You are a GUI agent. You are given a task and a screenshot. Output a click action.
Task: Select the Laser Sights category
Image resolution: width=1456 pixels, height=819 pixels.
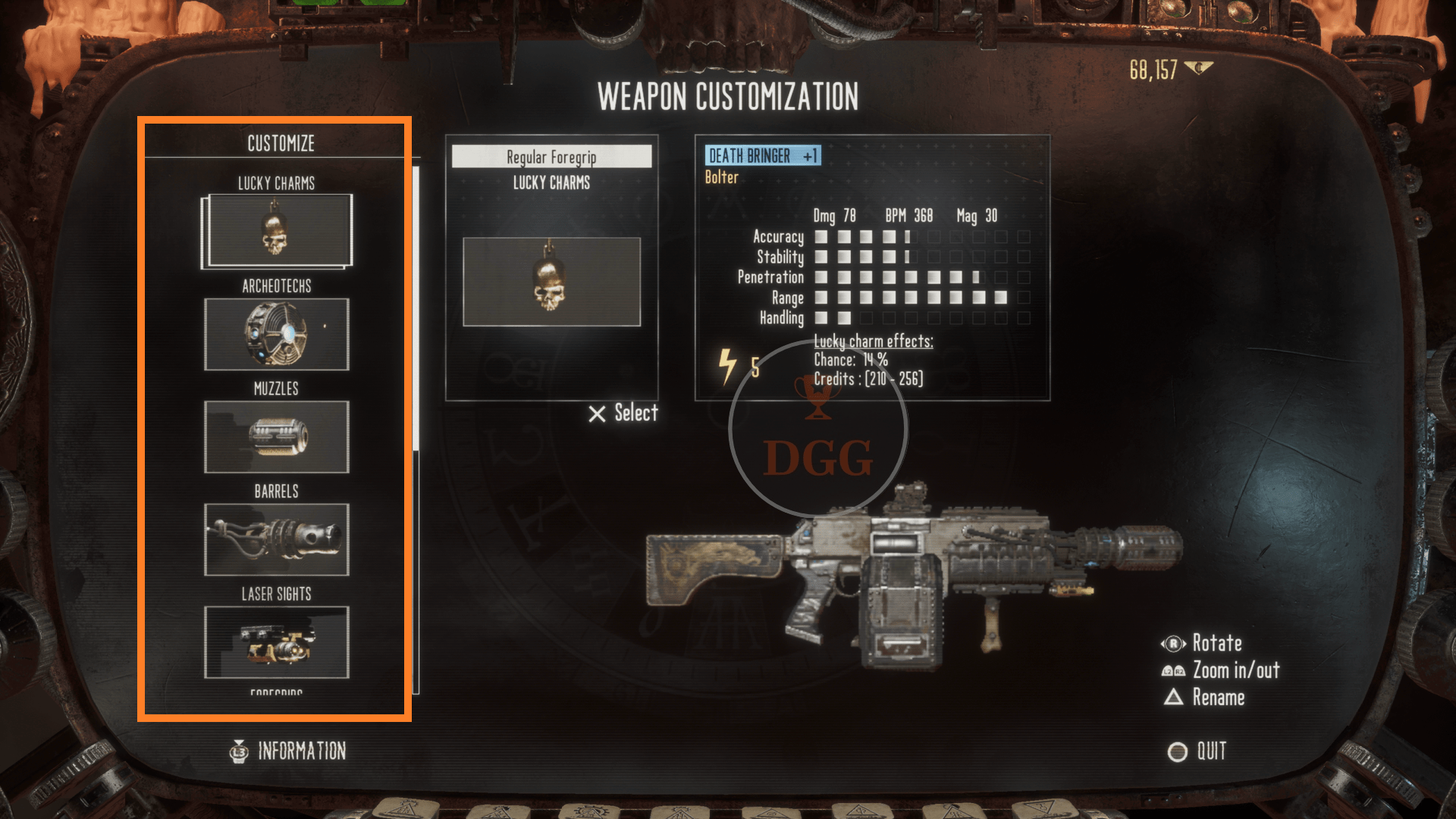pos(277,642)
